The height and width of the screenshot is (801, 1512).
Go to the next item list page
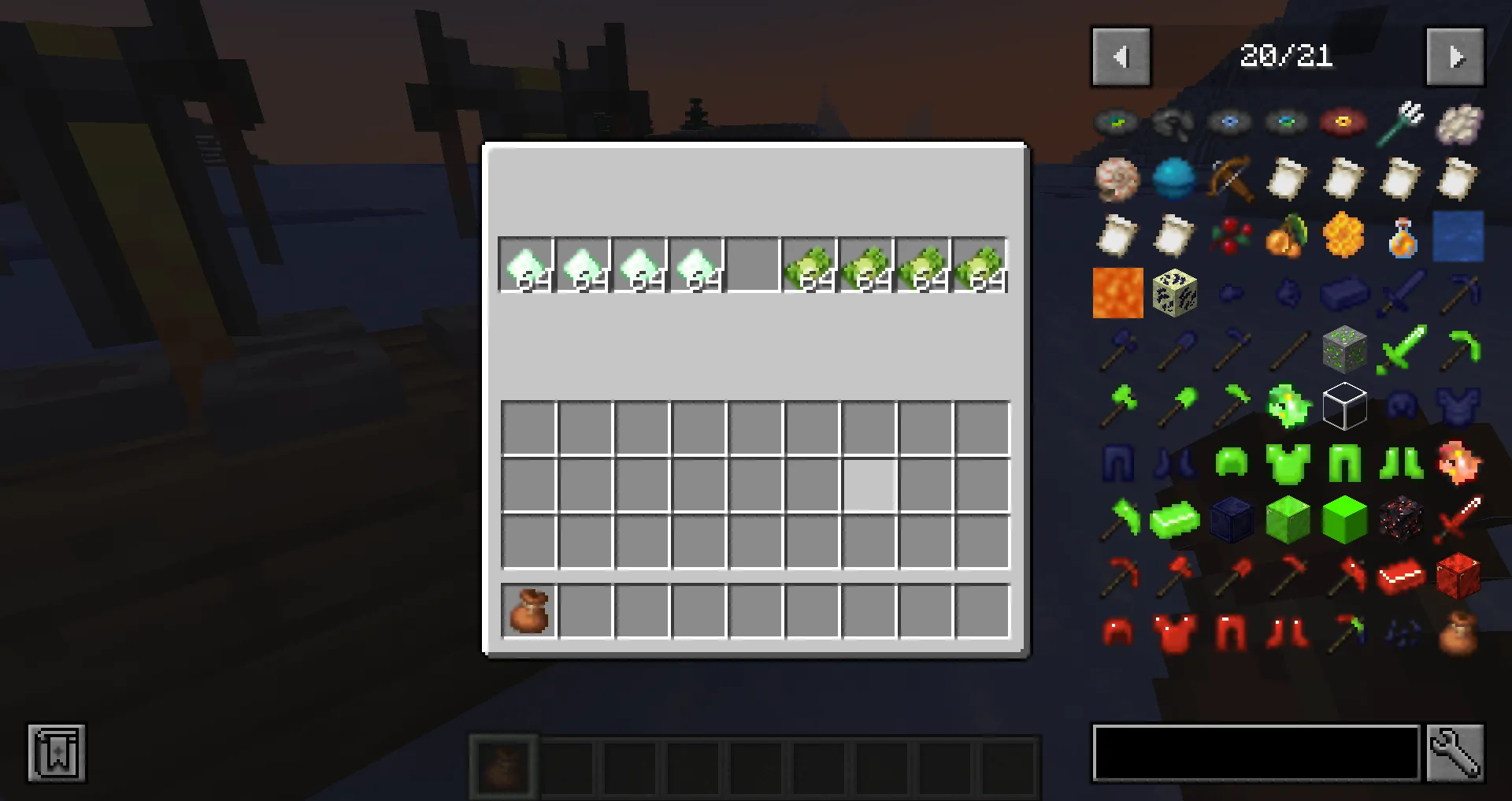point(1455,56)
